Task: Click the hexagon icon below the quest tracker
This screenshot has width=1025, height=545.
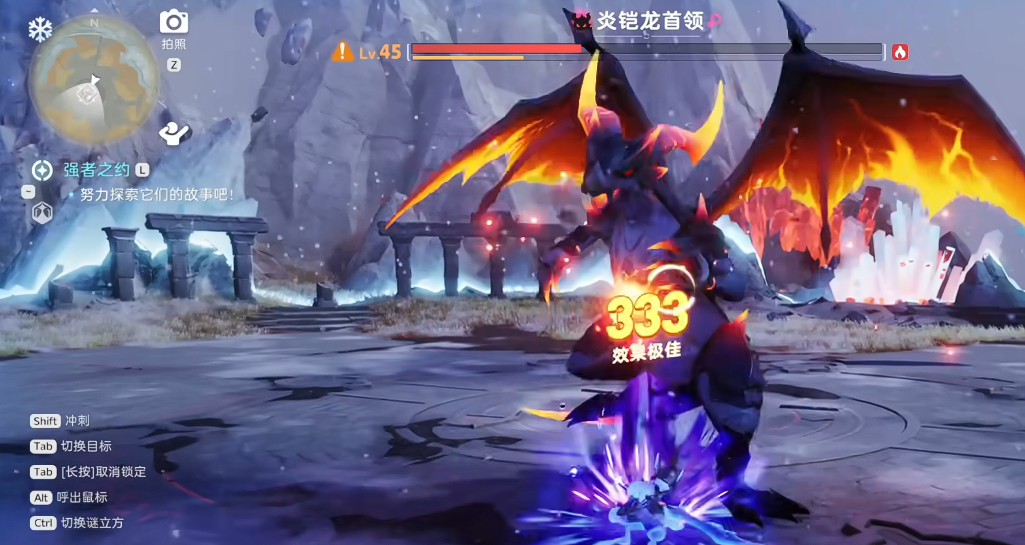Action: click(x=42, y=212)
